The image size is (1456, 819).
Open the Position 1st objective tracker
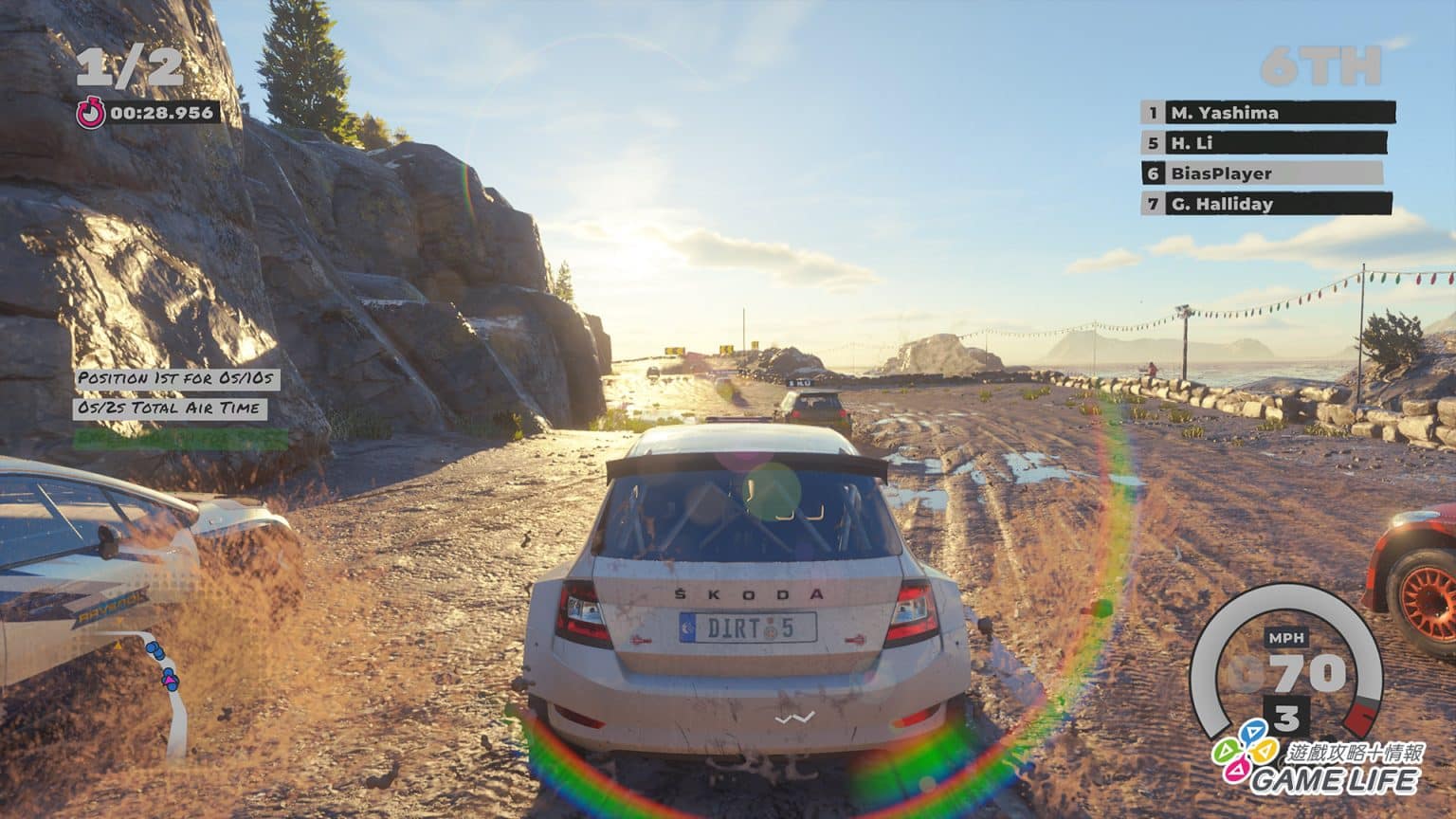(x=177, y=378)
